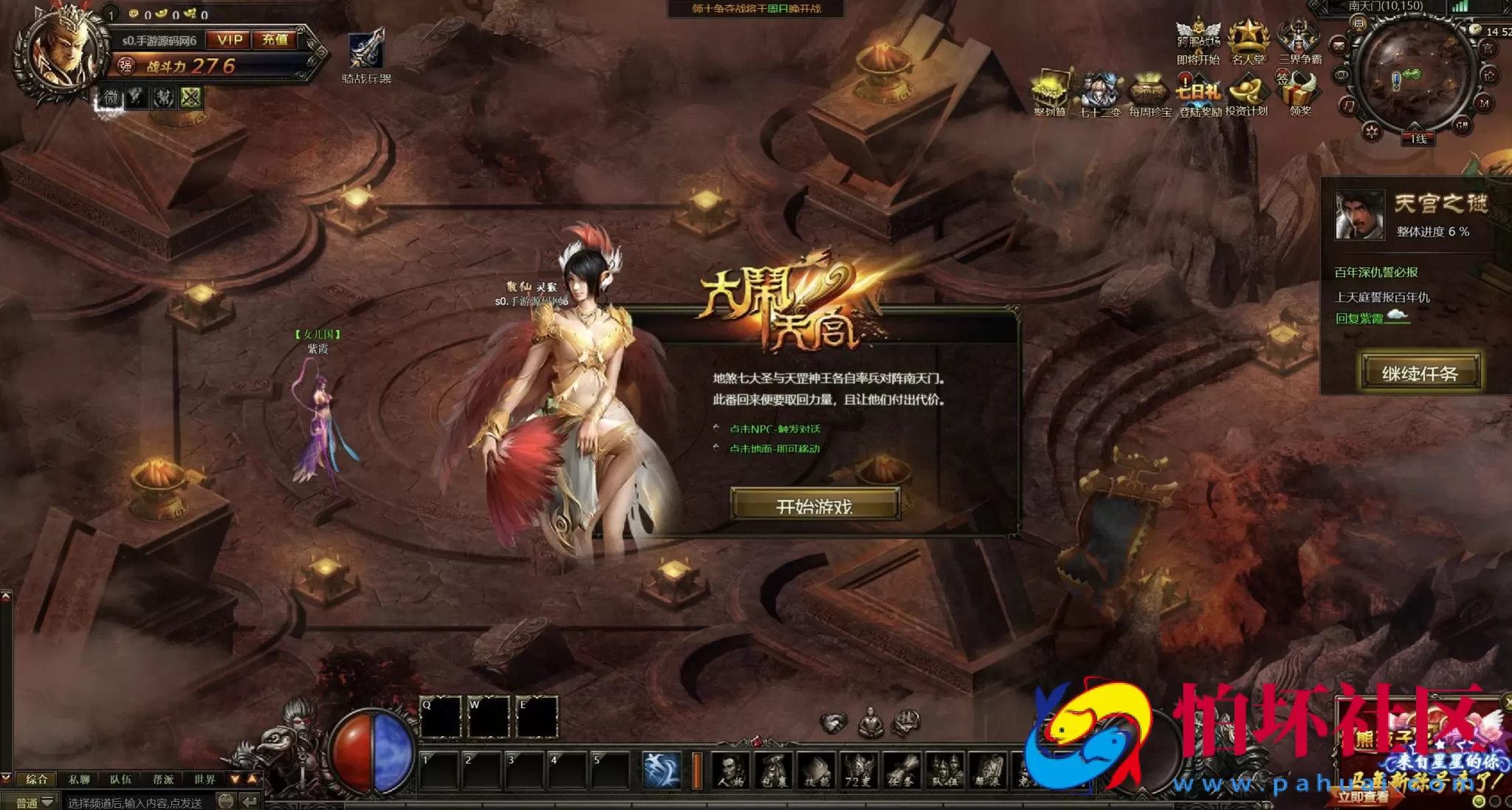Screen dimensions: 1512x810
Task: Click 回复紫霞 quest link in tracker
Action: pyautogui.click(x=1359, y=318)
